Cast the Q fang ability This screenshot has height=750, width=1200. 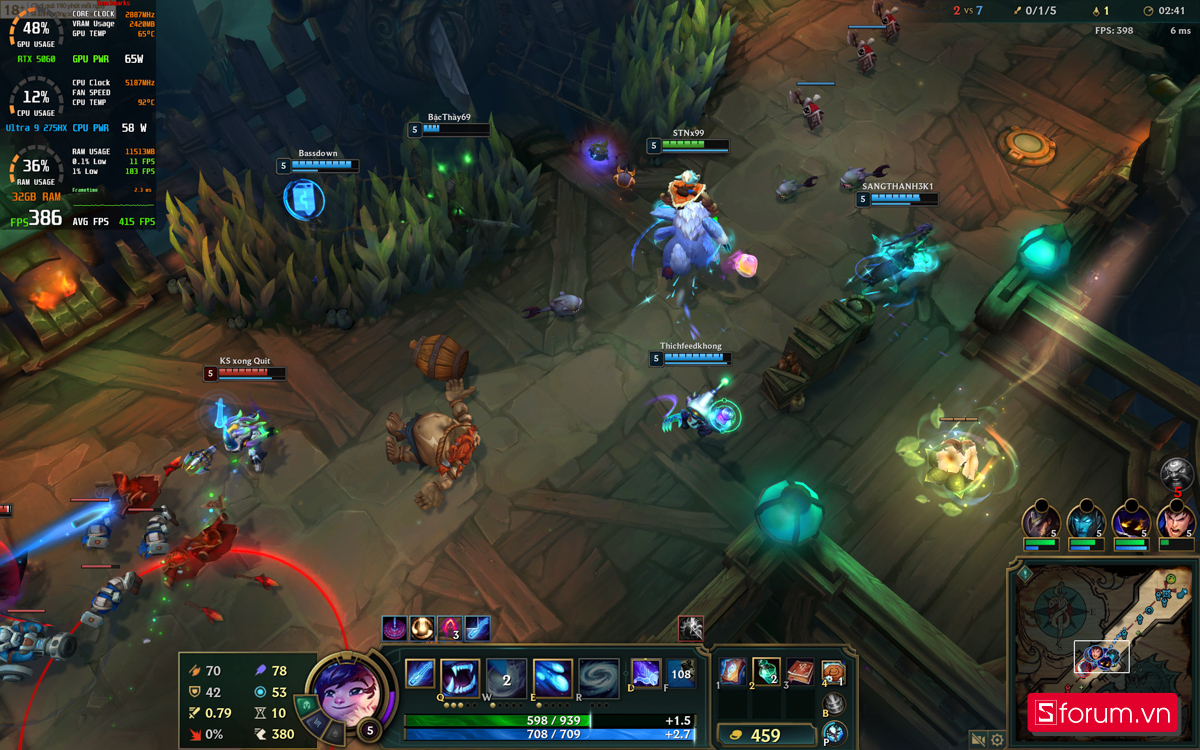click(x=460, y=677)
